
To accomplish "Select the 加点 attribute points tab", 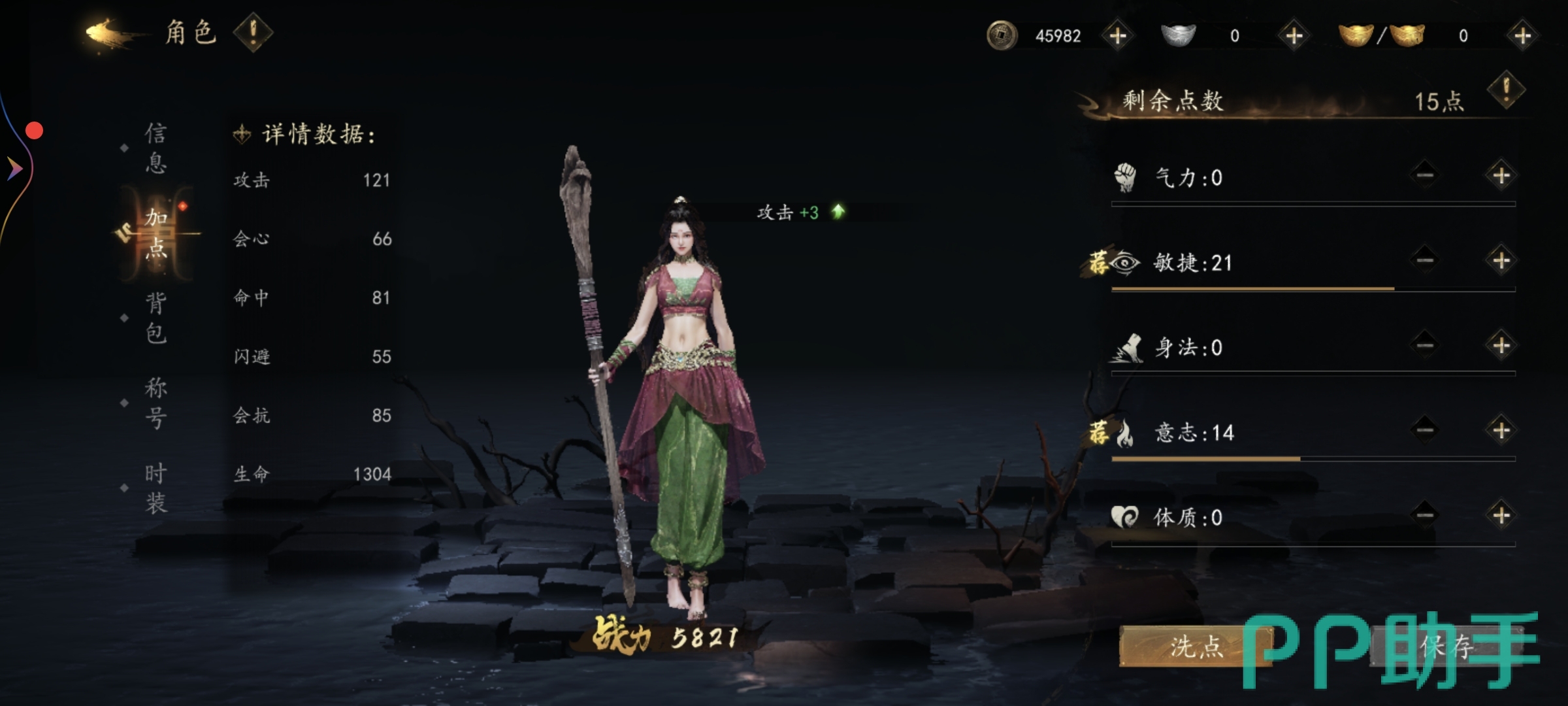I will point(157,233).
